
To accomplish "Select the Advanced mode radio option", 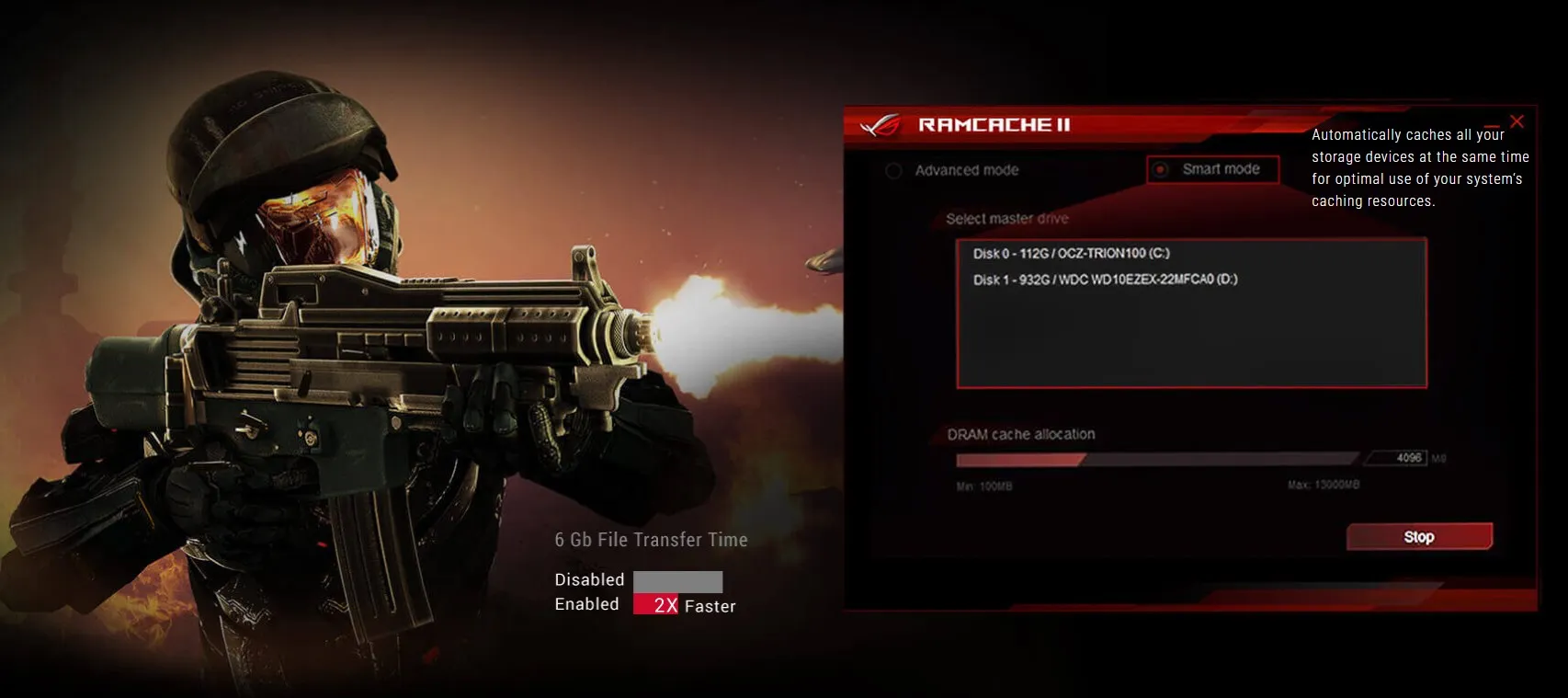I will point(893,171).
